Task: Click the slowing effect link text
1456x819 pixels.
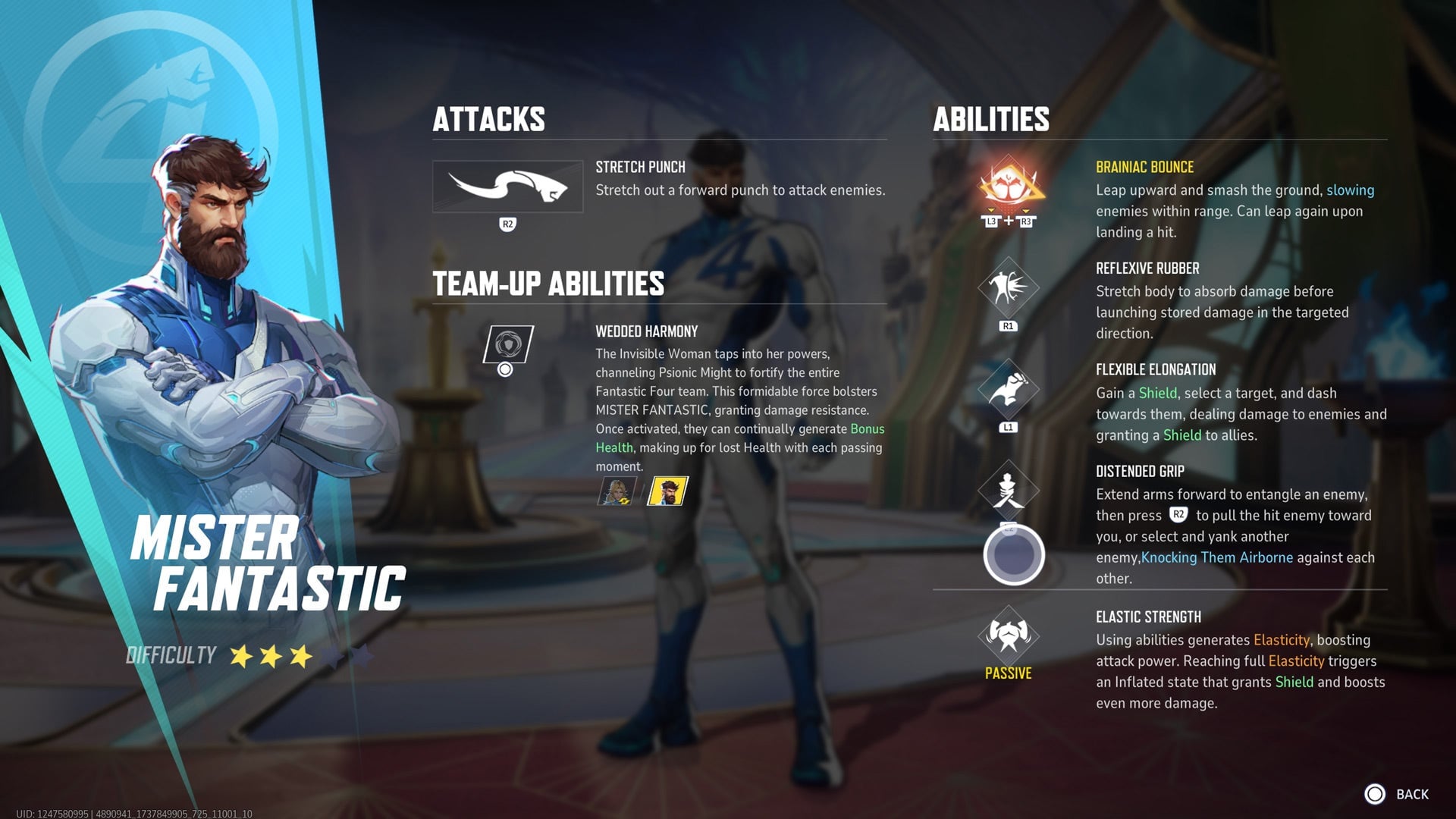Action: (1350, 190)
